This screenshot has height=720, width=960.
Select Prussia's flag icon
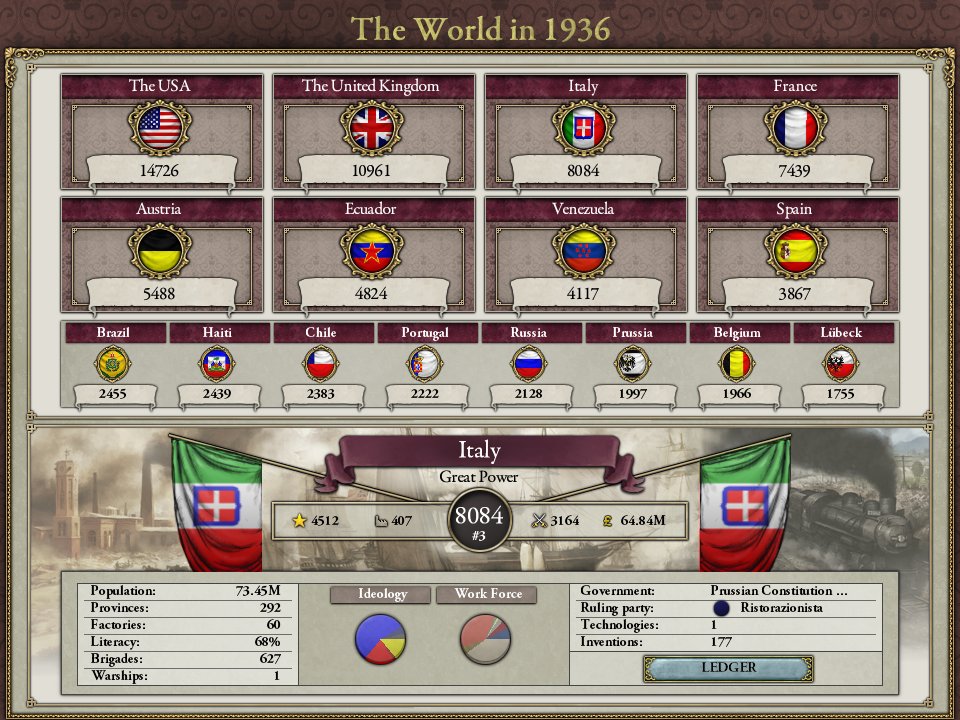[633, 364]
